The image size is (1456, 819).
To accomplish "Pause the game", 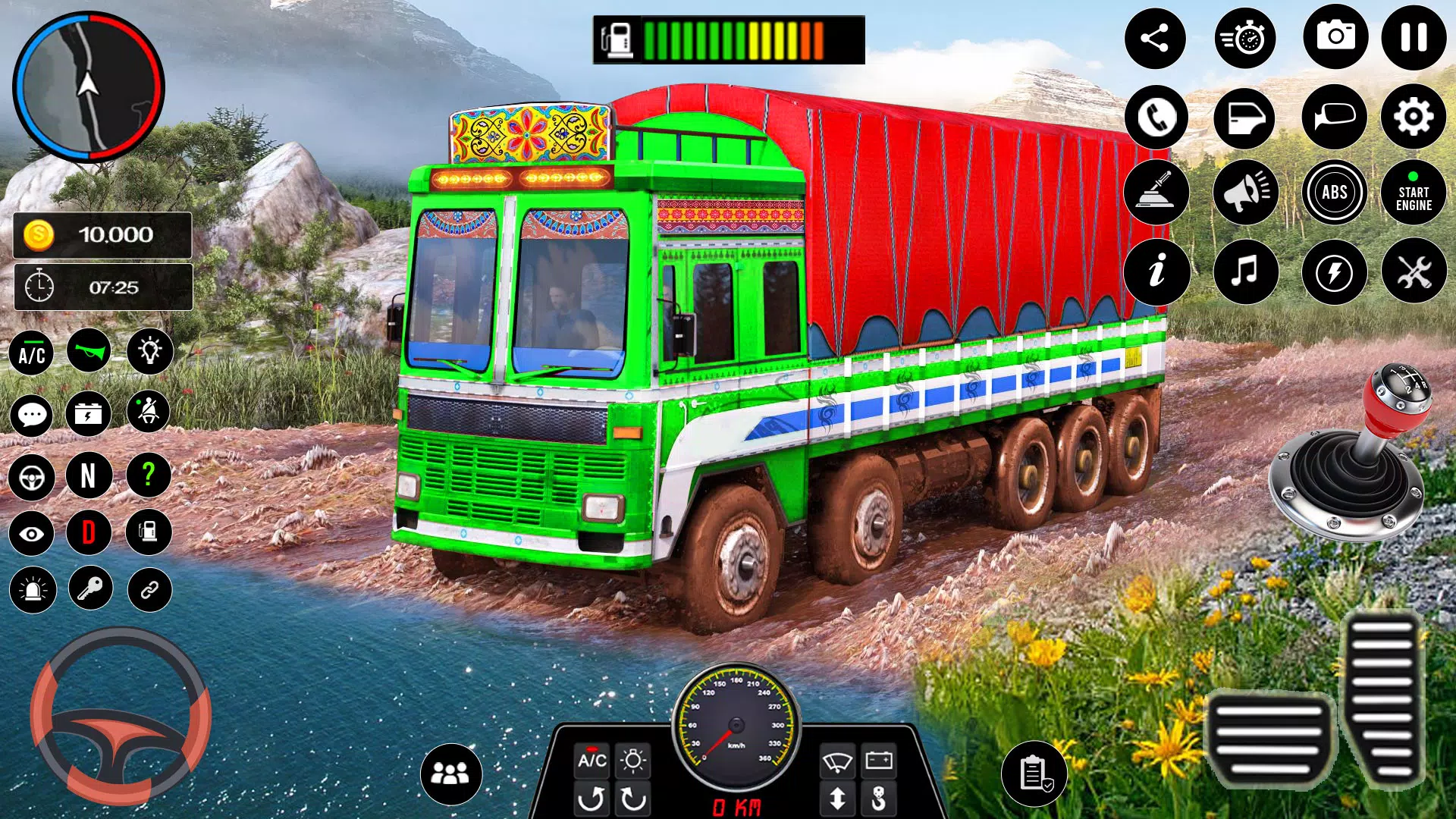I will (1414, 38).
